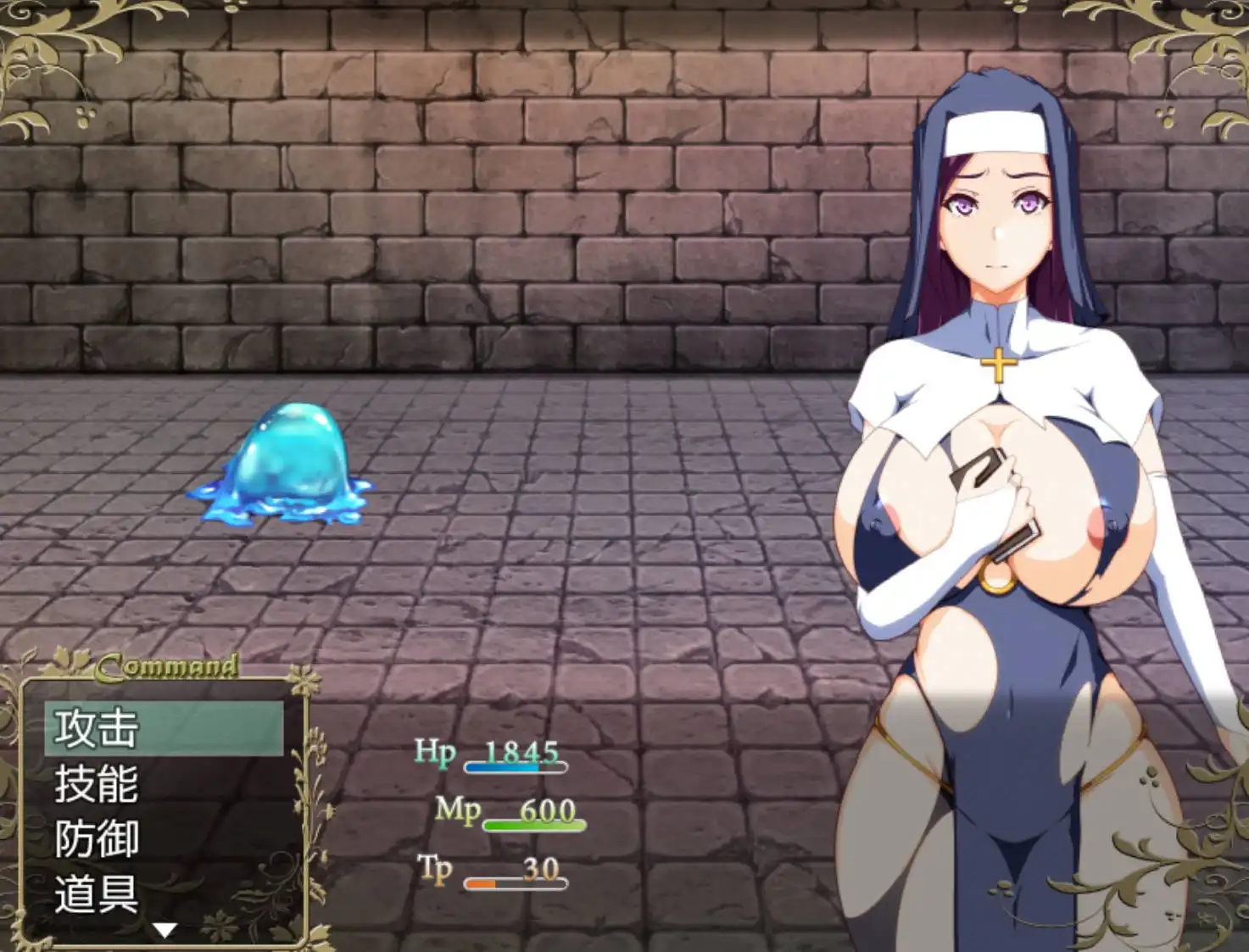This screenshot has width=1249, height=952.
Task: Choose the 防御 defend command
Action: click(163, 839)
